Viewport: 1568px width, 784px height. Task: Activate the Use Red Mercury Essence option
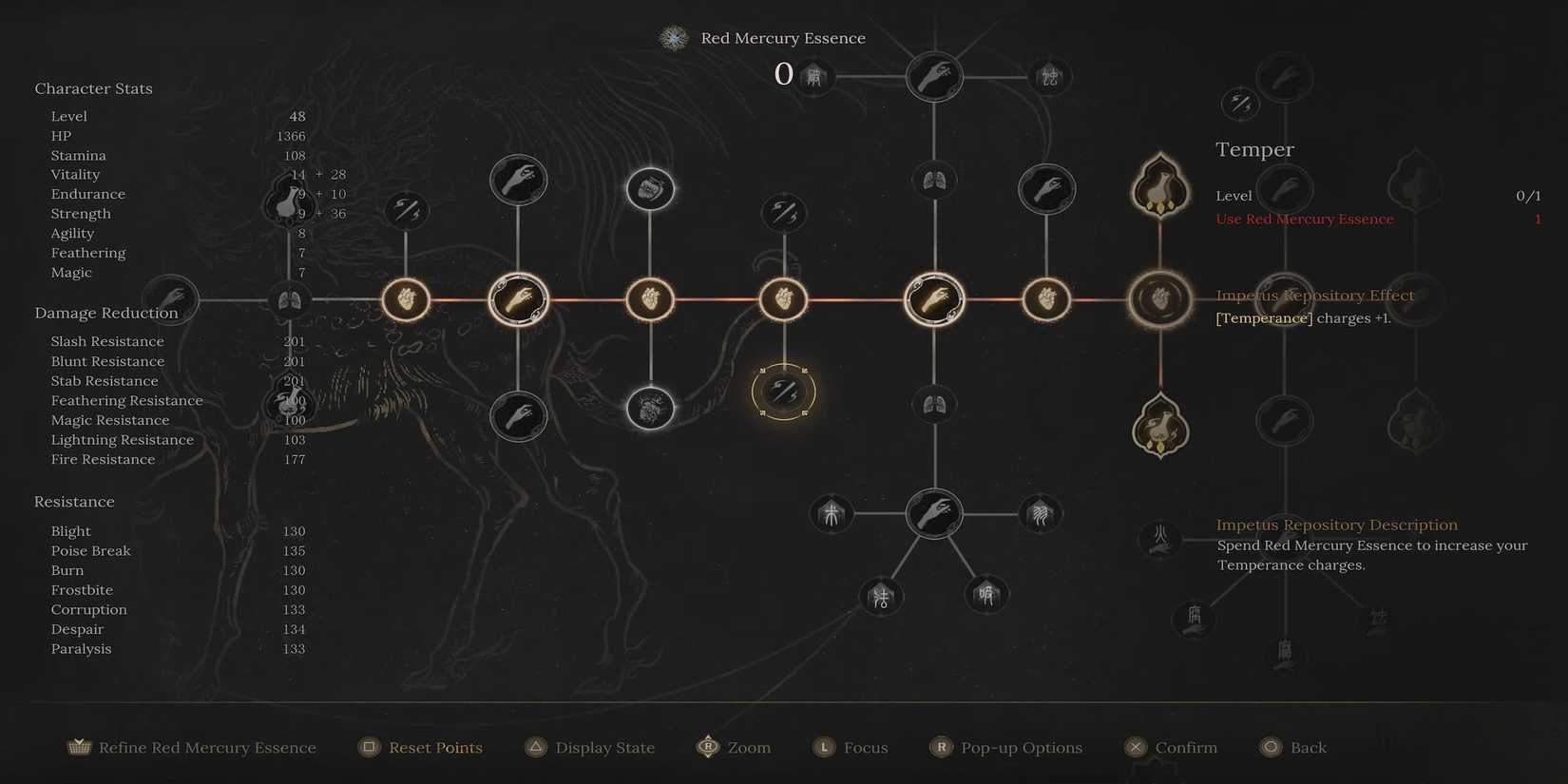(1305, 219)
